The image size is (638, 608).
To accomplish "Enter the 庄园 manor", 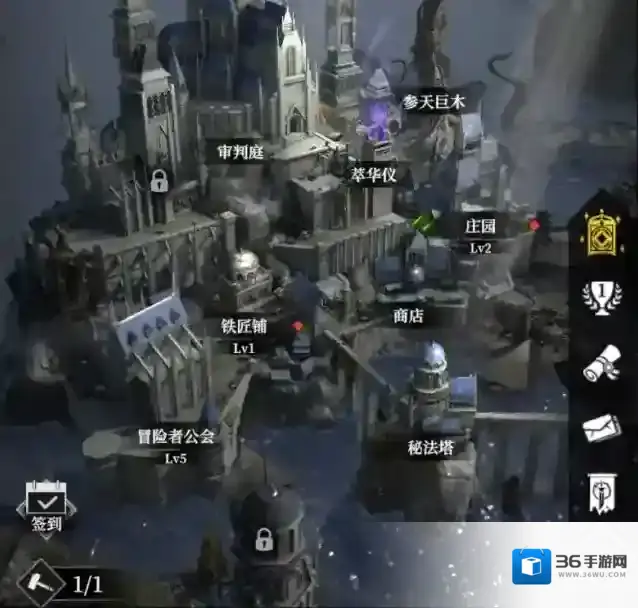I will coord(480,225).
